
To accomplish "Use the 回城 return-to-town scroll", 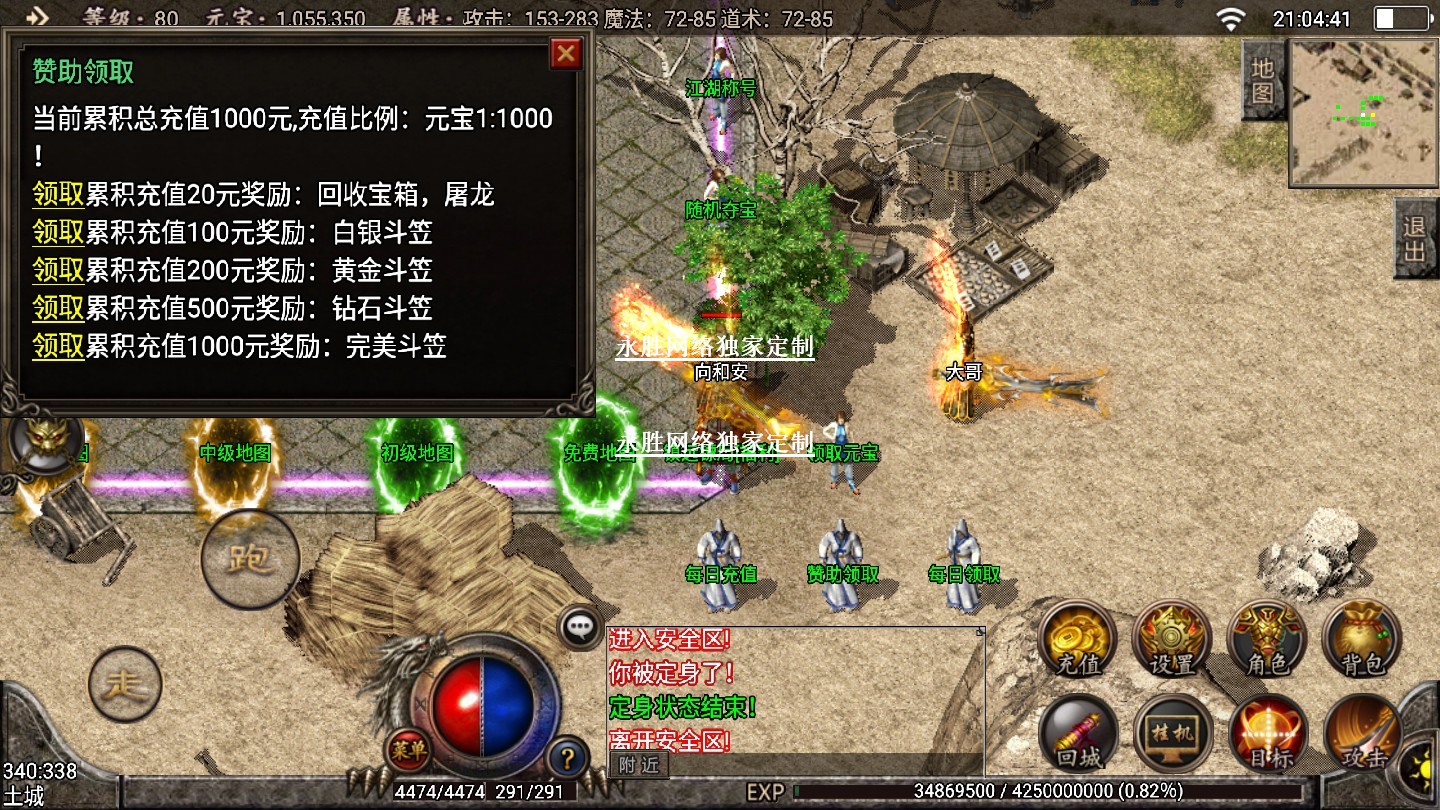I will [x=1078, y=735].
